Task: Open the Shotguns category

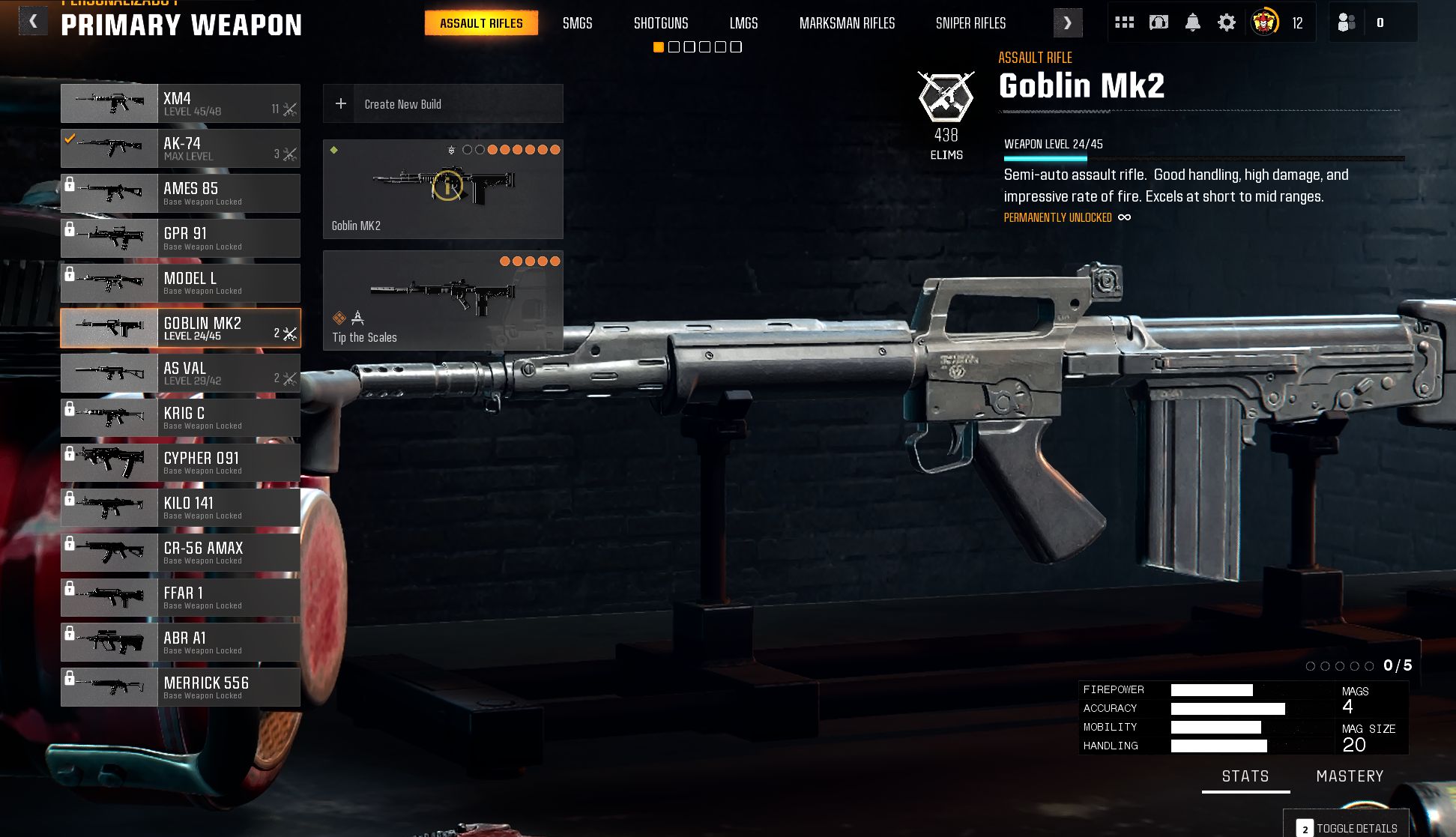Action: click(660, 23)
